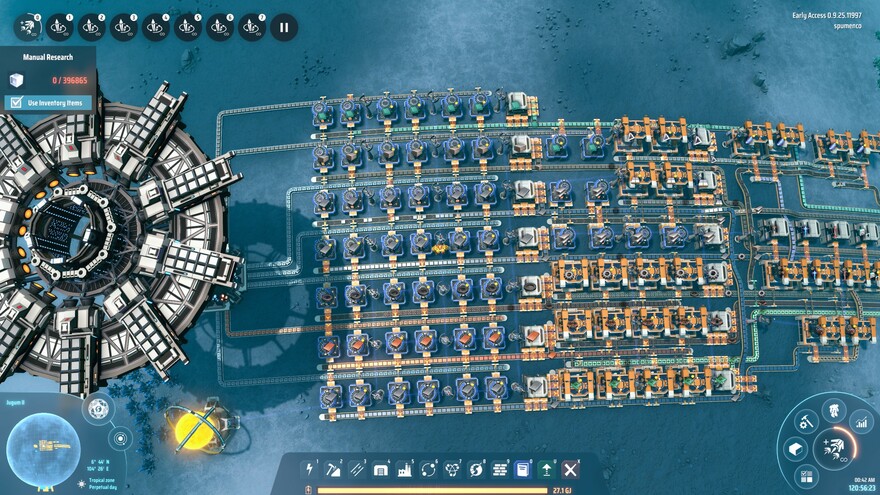Select the lightning bolt power build category

(310, 468)
